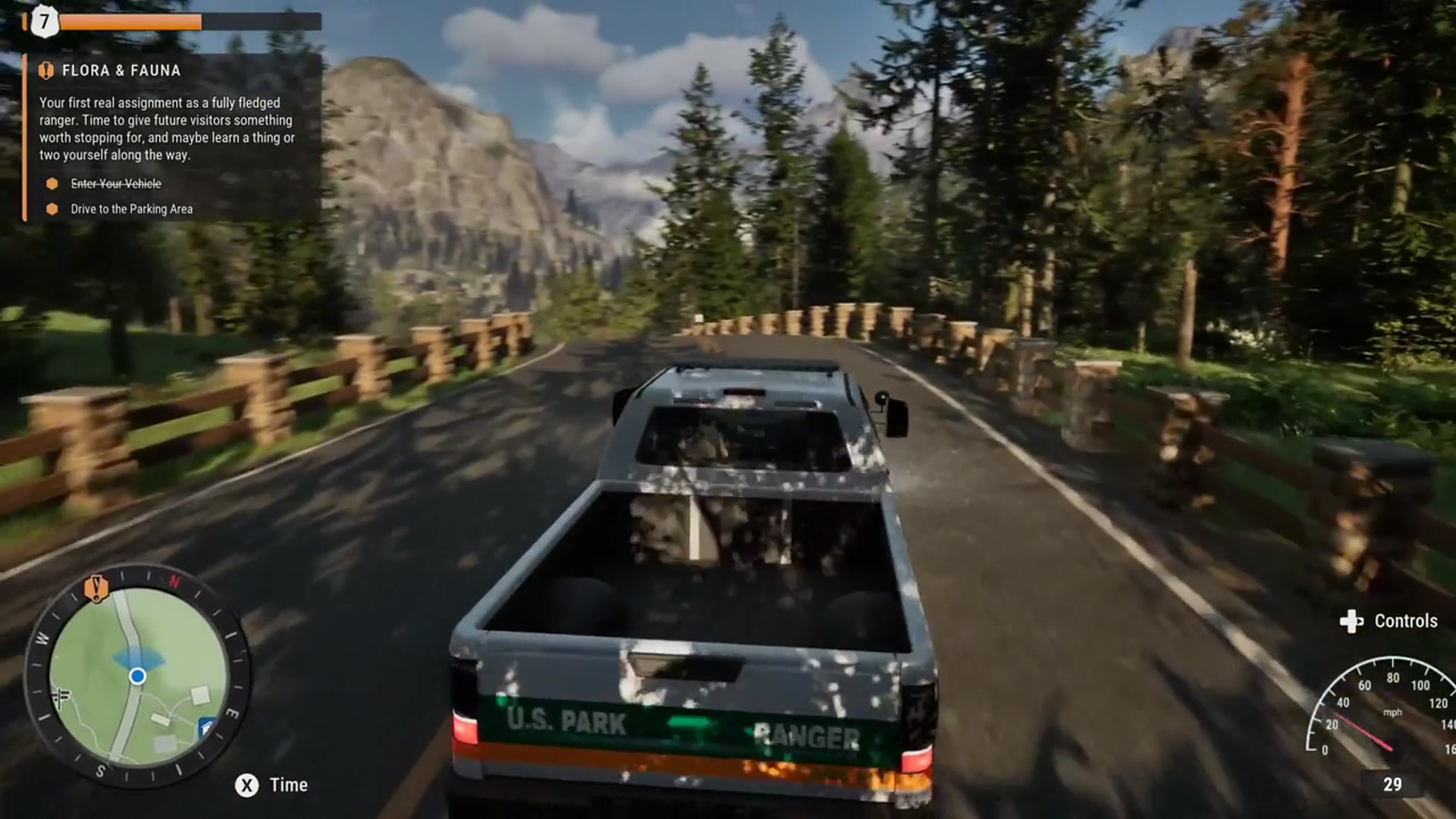The width and height of the screenshot is (1456, 819).
Task: Click the hexagon marker next to Drive to the Parking Area
Action: click(x=52, y=208)
